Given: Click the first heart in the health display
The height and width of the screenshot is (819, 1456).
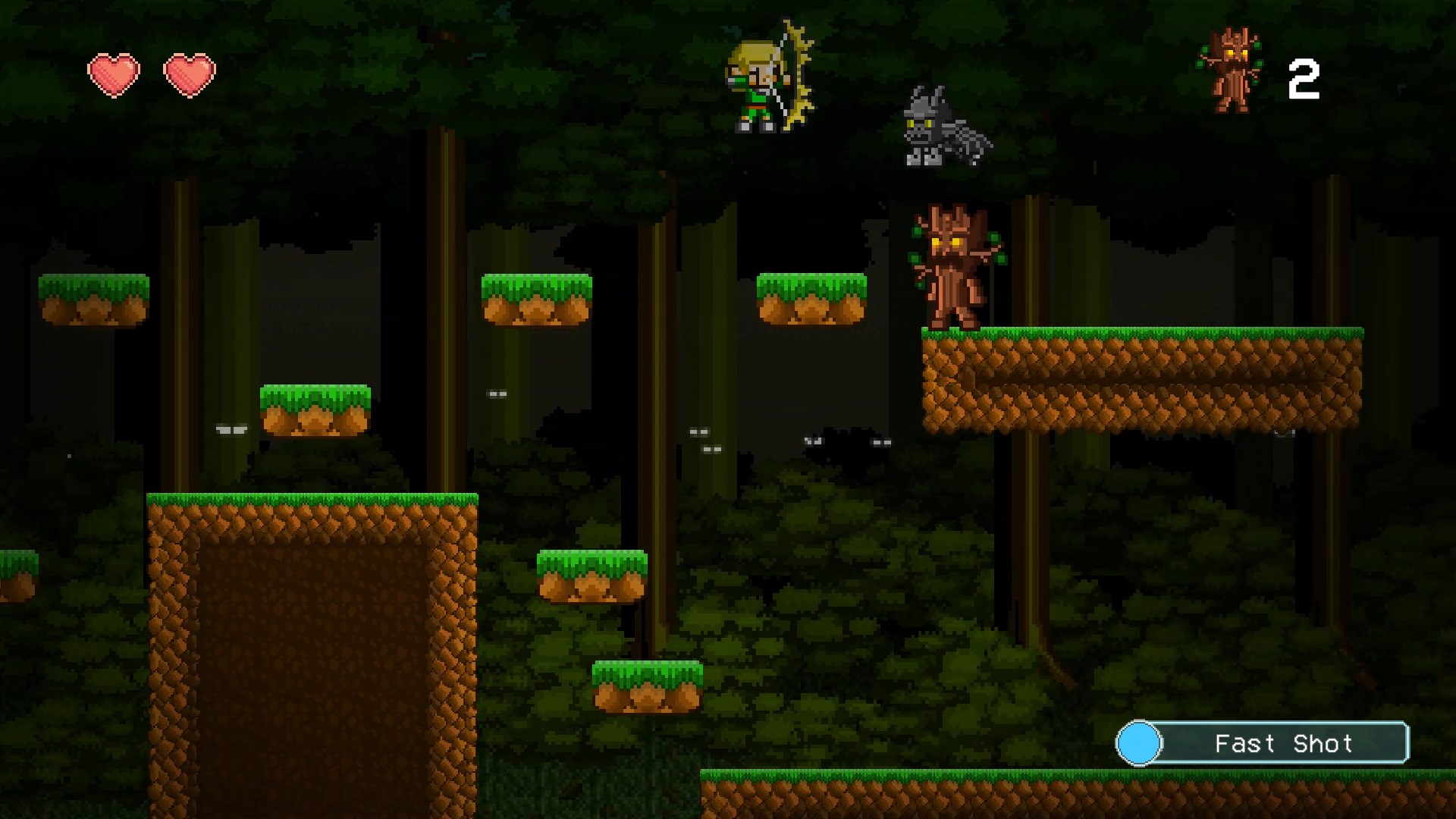Looking at the screenshot, I should click(115, 74).
